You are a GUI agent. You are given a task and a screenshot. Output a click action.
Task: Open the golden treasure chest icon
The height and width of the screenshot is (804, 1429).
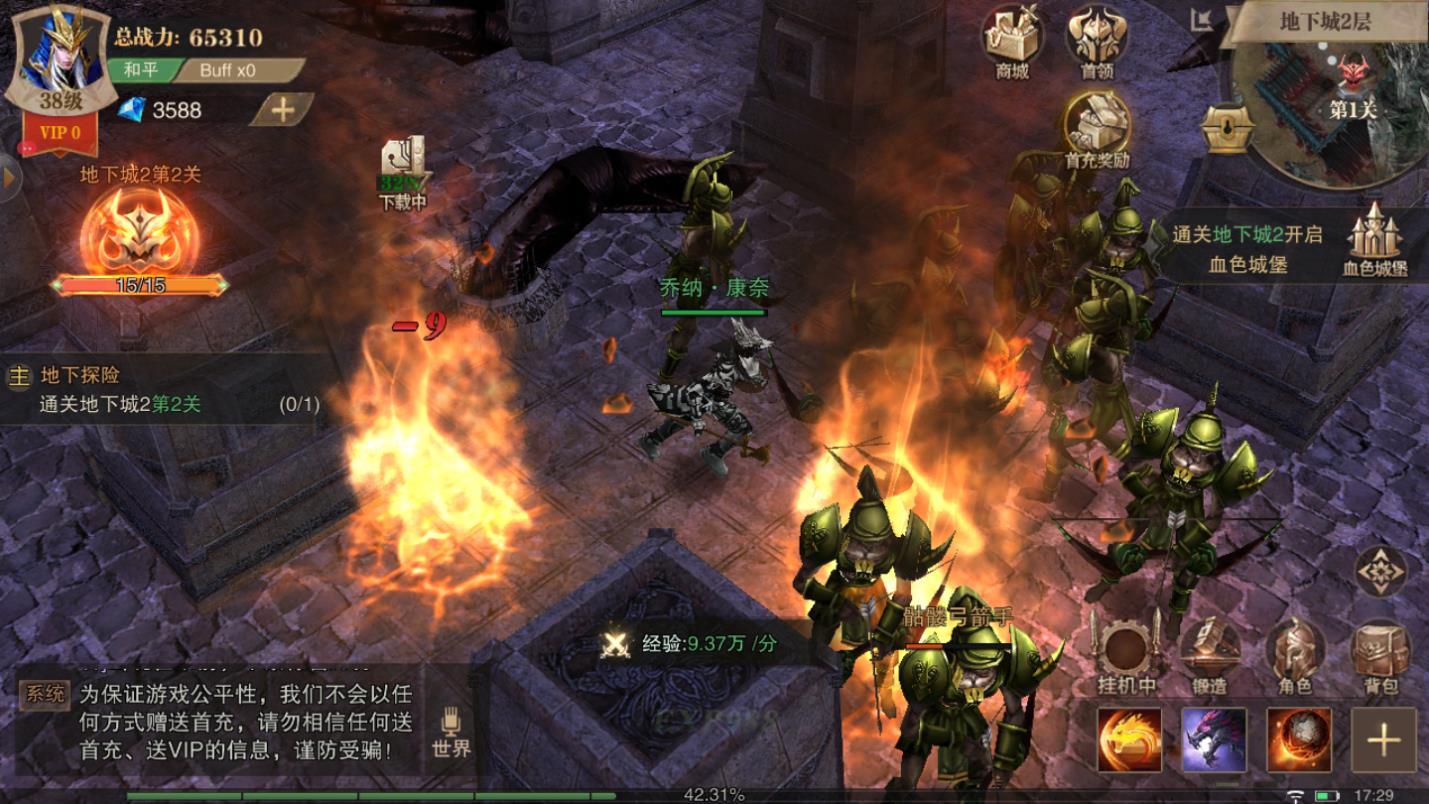tap(1227, 128)
